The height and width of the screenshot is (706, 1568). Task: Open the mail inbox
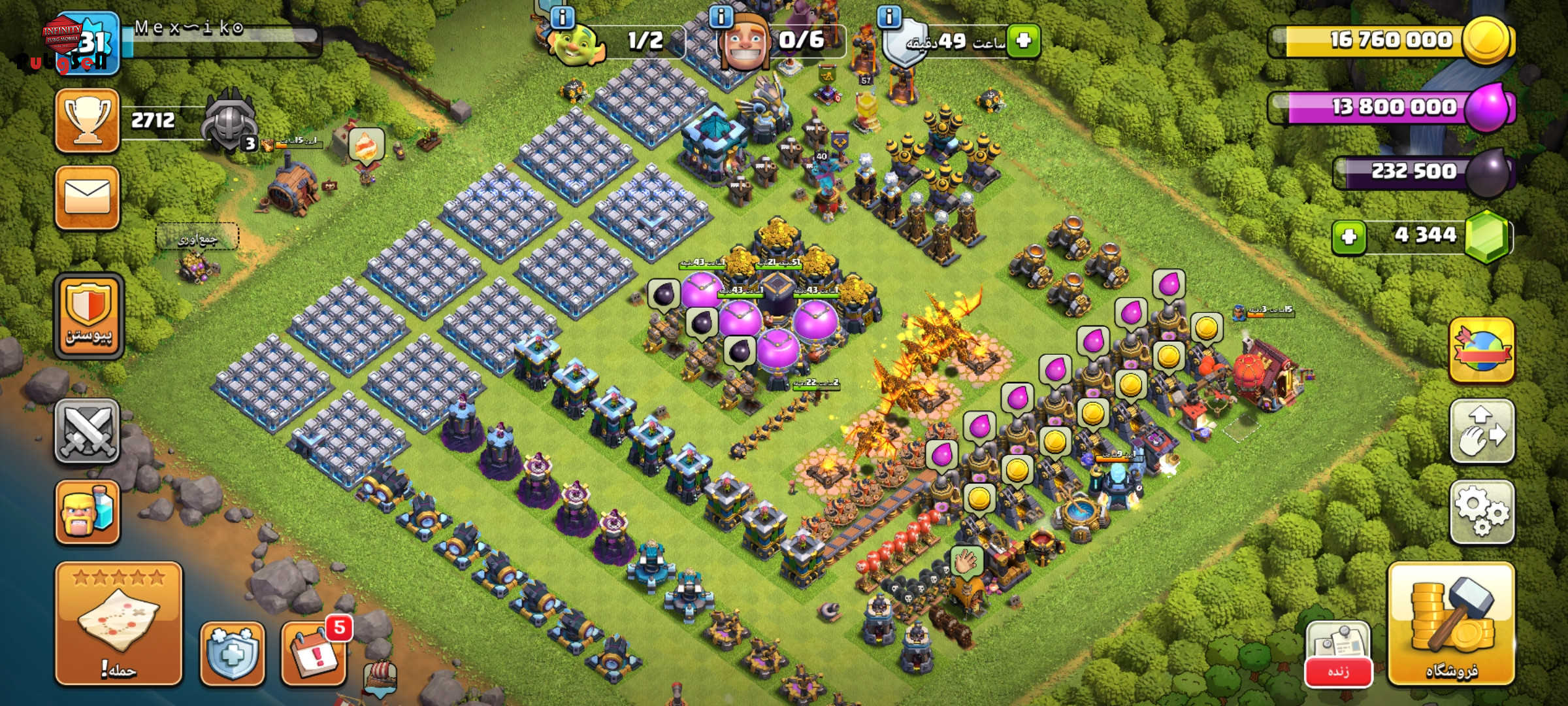point(87,197)
